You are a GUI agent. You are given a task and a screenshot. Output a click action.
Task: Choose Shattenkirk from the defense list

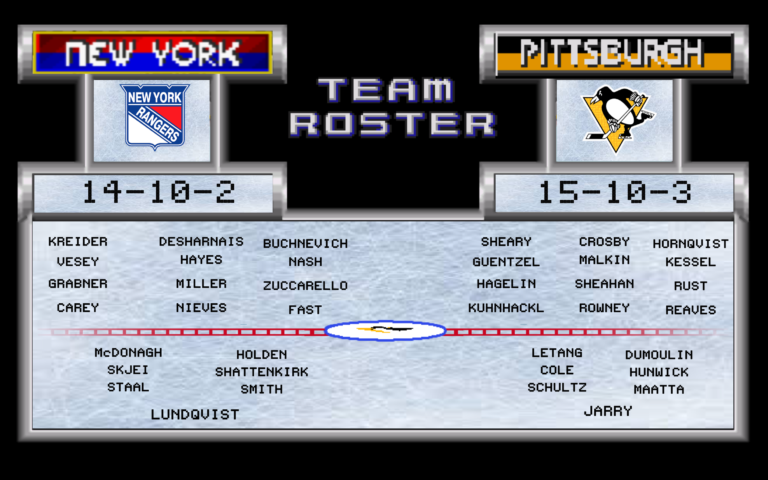[262, 372]
